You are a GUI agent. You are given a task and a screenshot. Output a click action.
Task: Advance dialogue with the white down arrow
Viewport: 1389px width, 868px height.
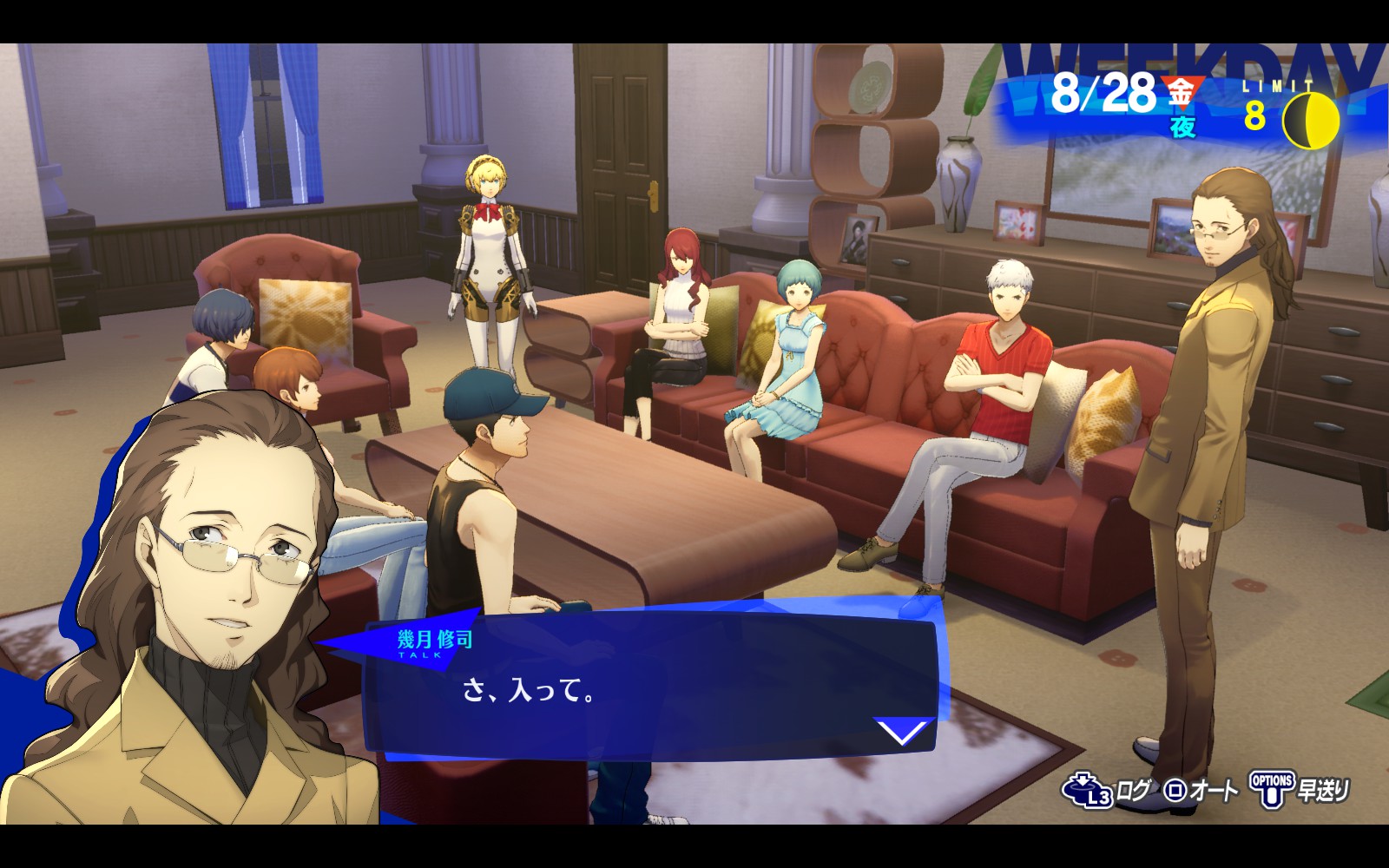coord(902,732)
